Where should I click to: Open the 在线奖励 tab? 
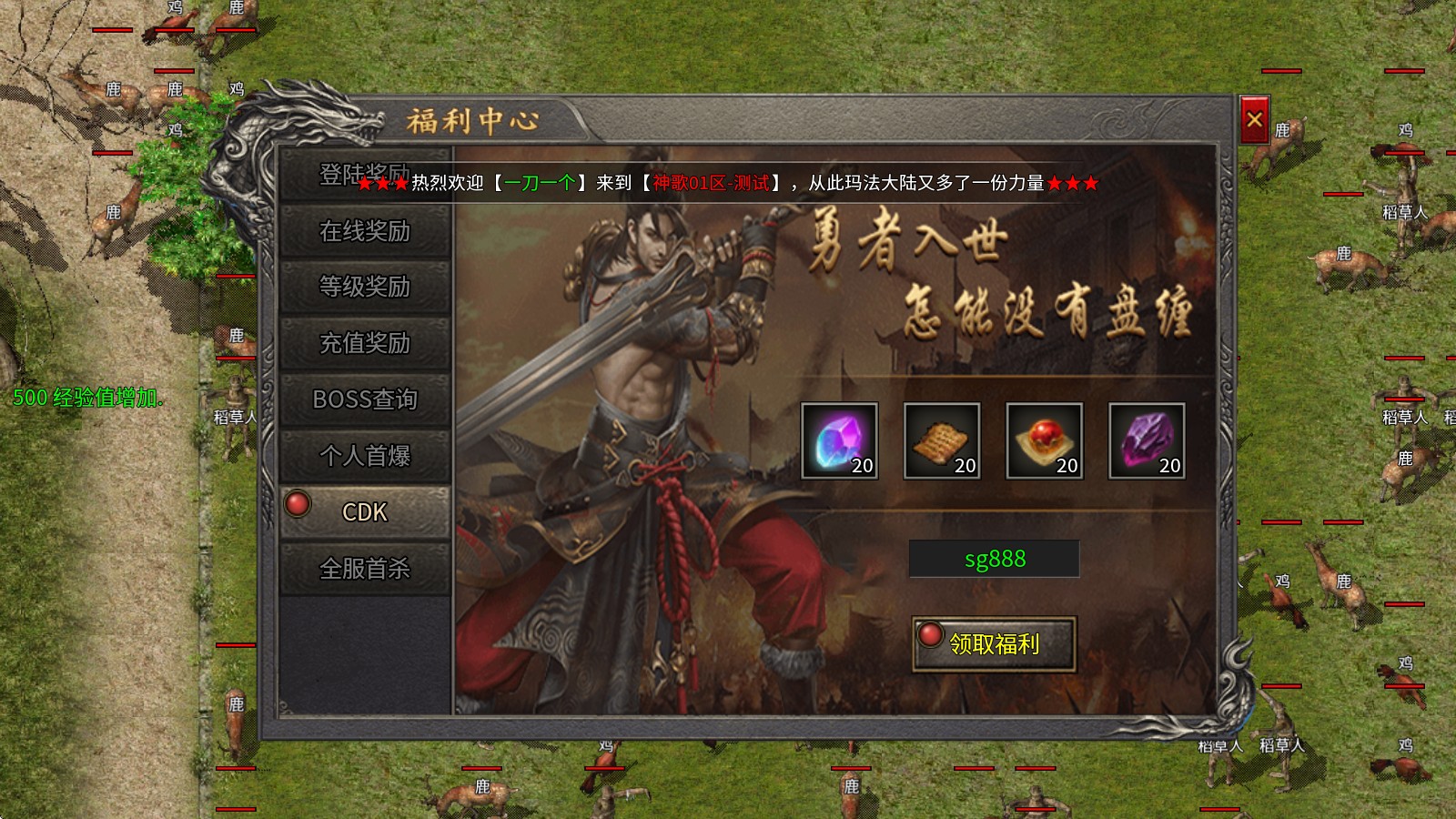click(364, 232)
